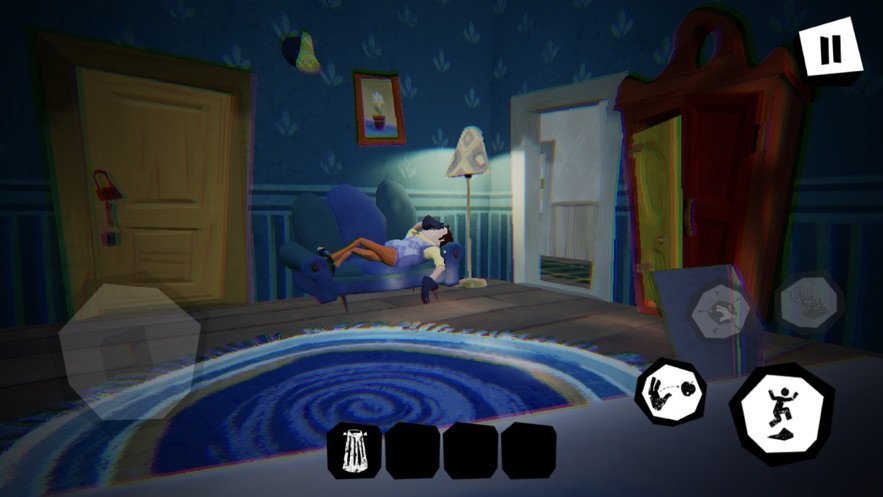Tap the faded grab-hand action button

point(719,311)
